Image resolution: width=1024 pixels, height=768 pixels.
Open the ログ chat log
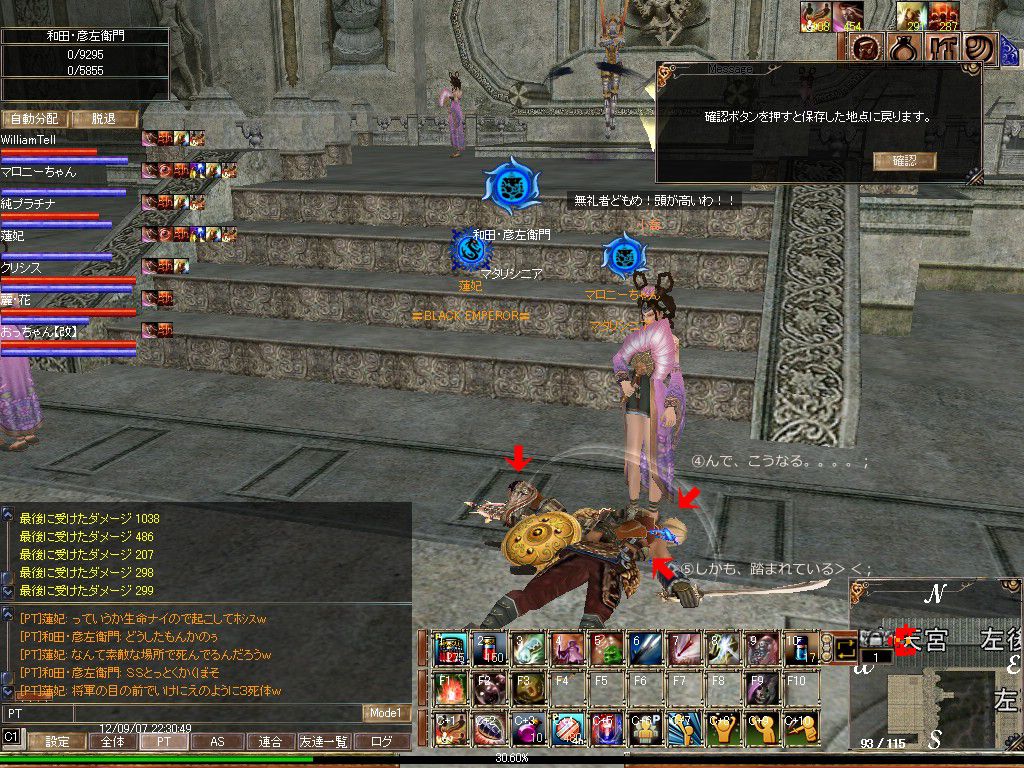pyautogui.click(x=382, y=742)
